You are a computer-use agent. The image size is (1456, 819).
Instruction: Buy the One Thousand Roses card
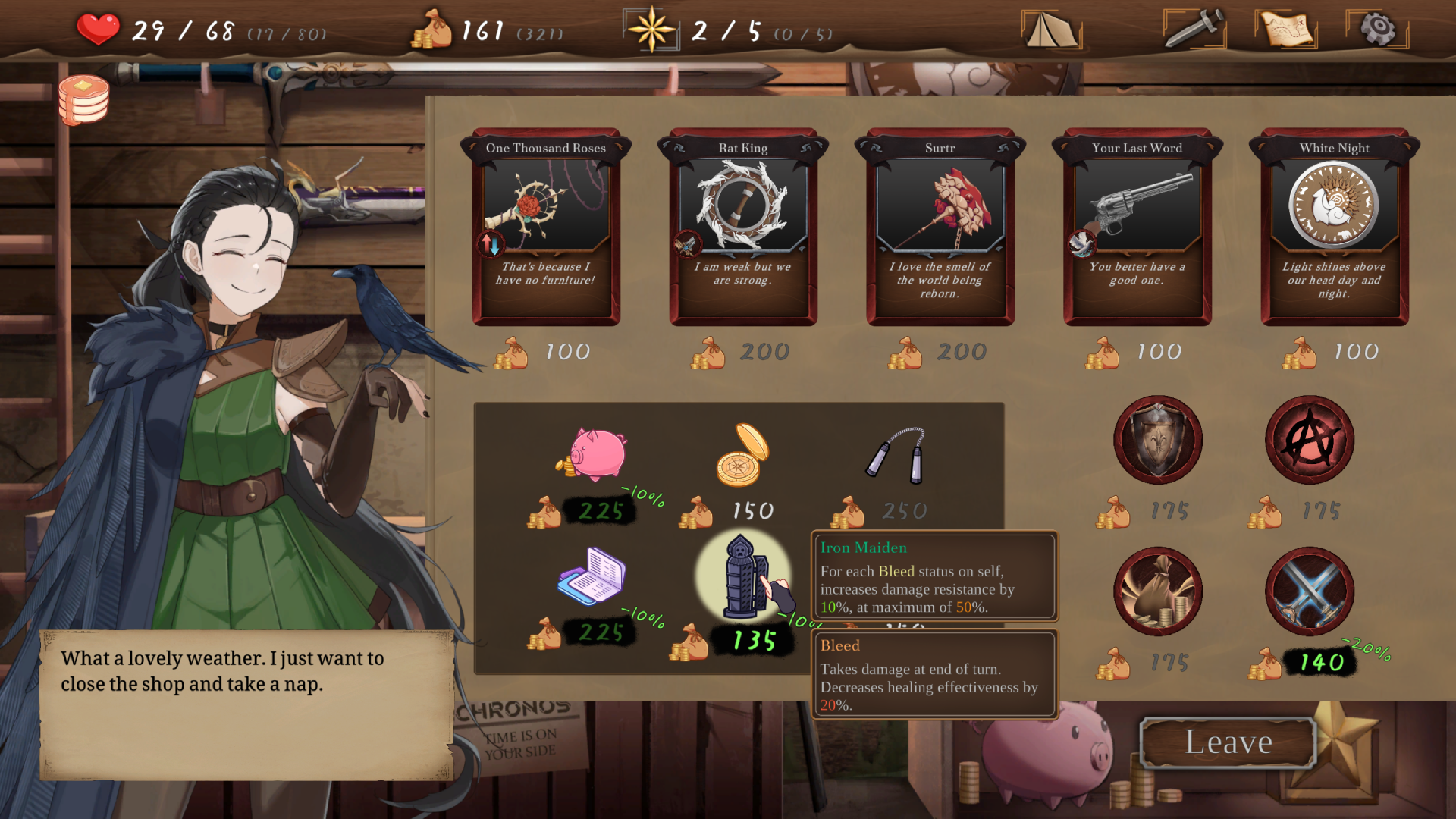(x=546, y=227)
